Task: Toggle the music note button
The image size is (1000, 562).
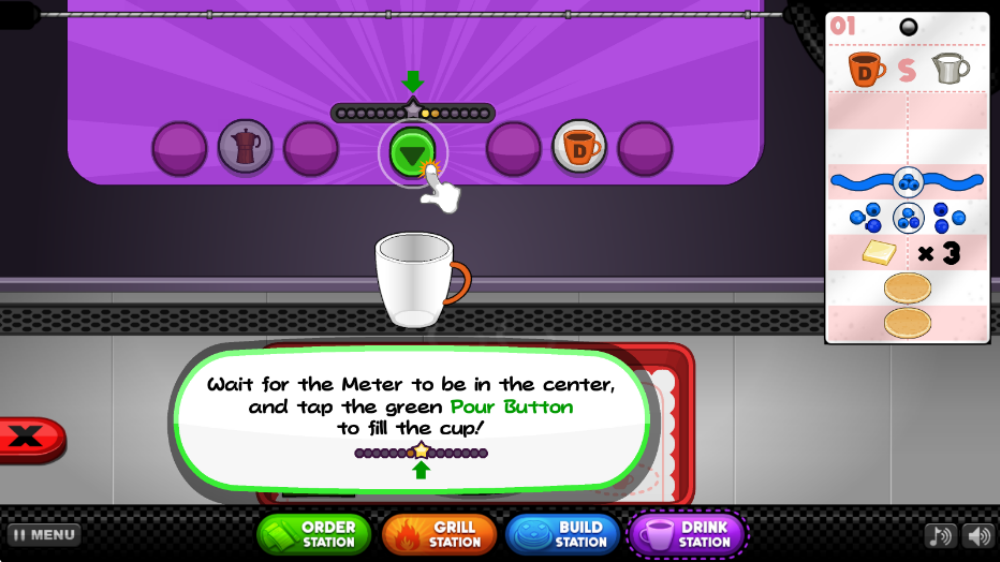Action: point(939,536)
